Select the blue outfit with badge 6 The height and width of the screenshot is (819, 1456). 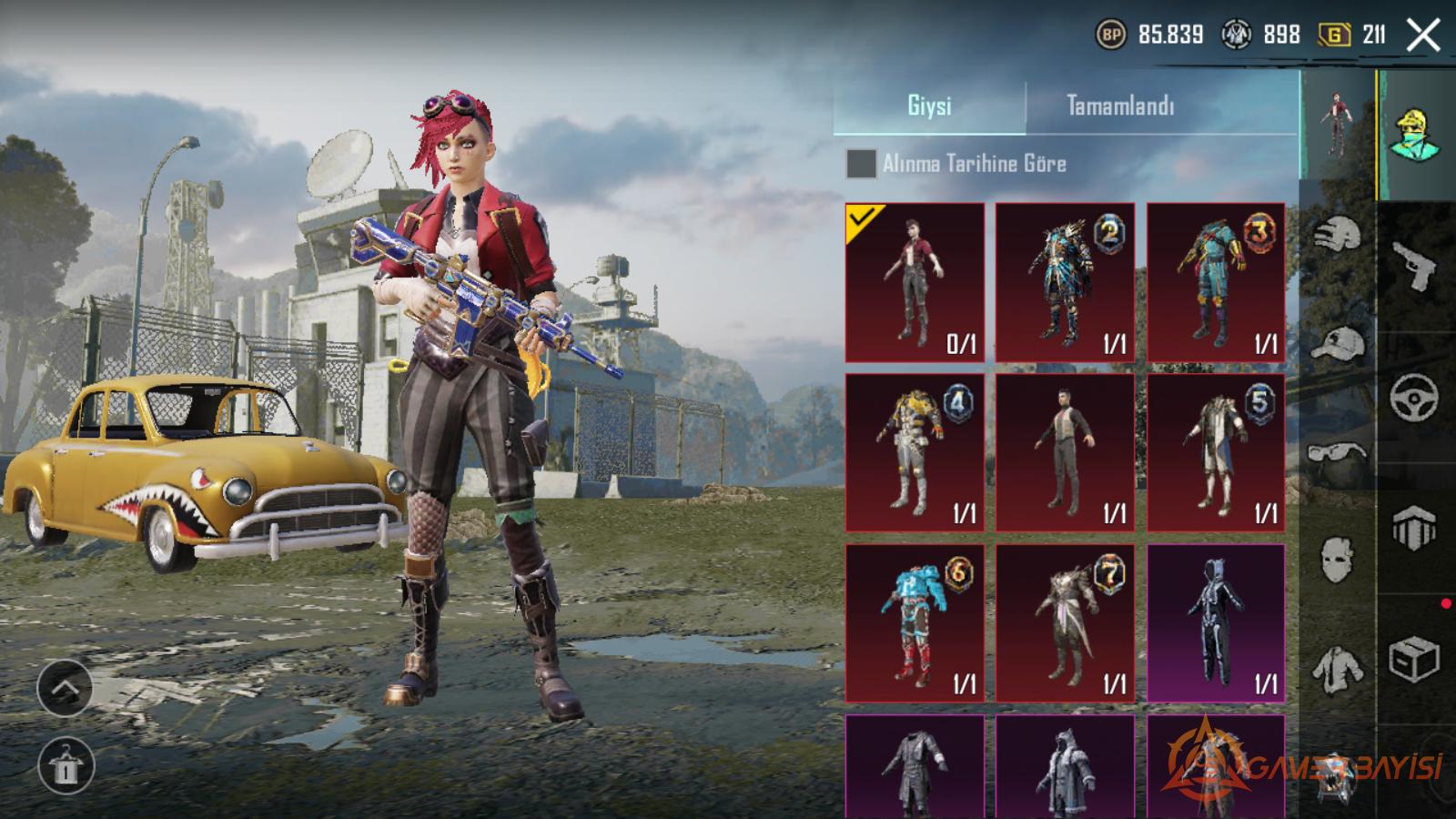point(915,623)
